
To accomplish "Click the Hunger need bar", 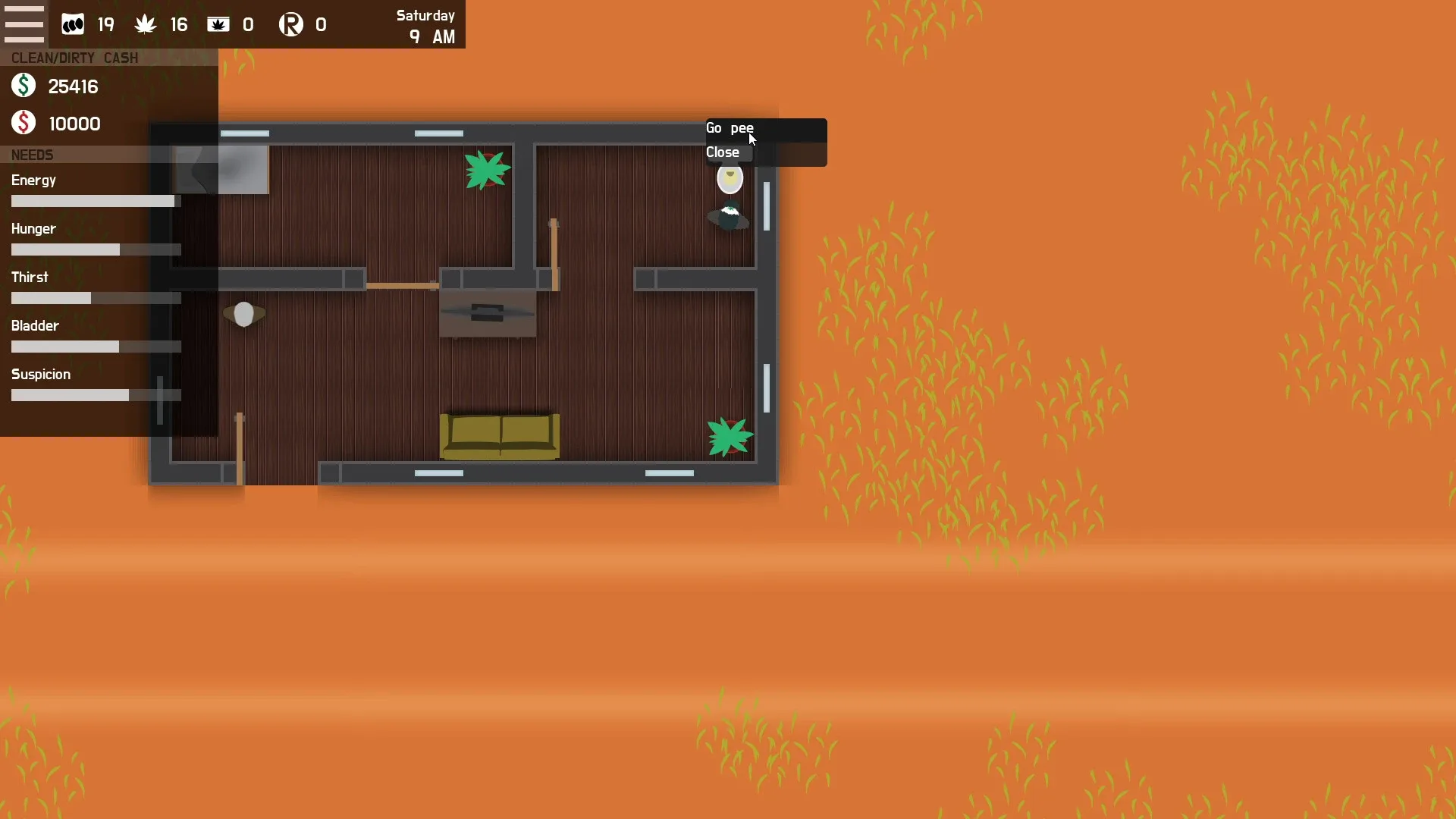I will (94, 249).
